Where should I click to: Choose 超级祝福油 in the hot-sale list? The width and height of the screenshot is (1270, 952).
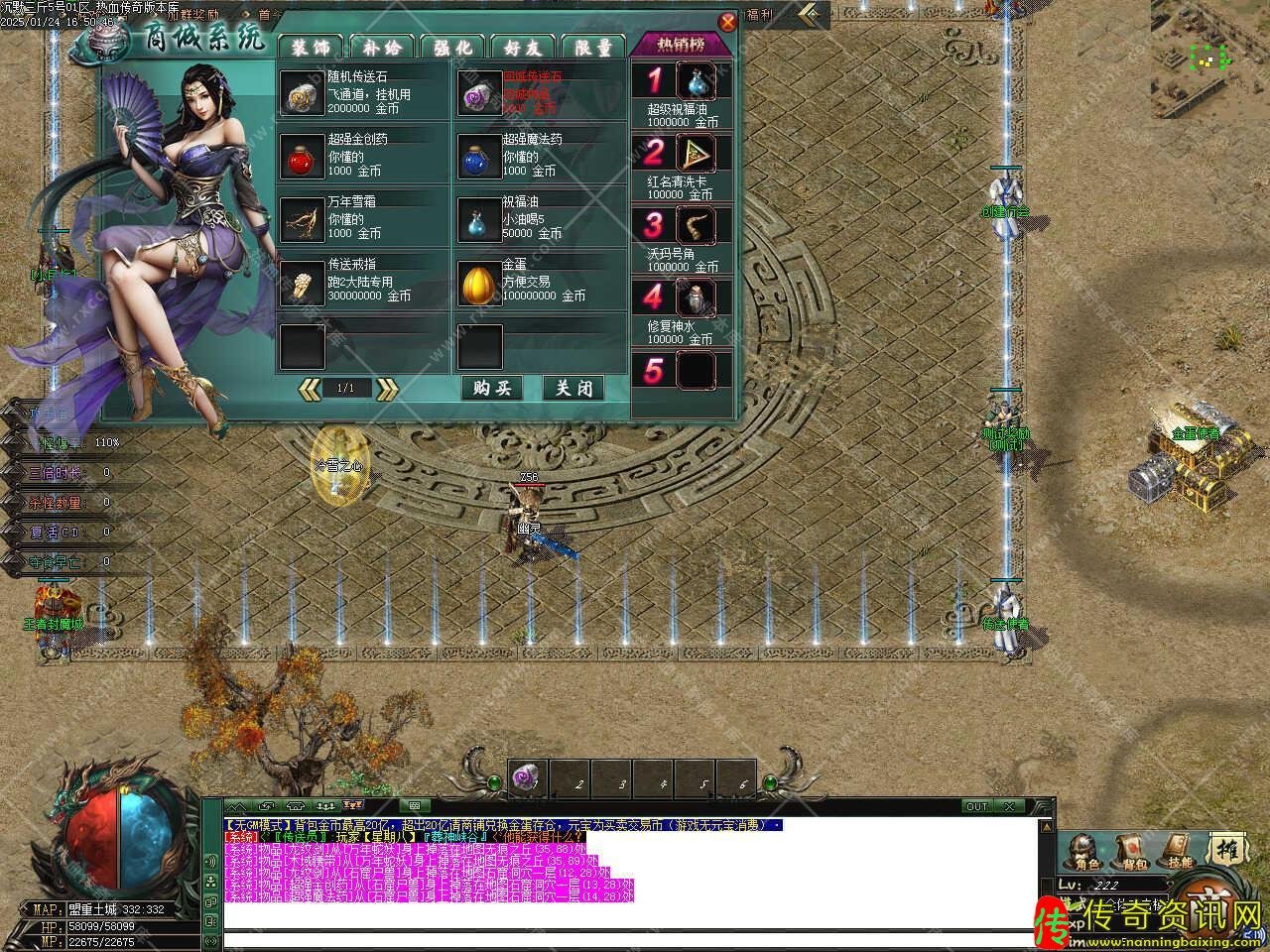pyautogui.click(x=696, y=83)
